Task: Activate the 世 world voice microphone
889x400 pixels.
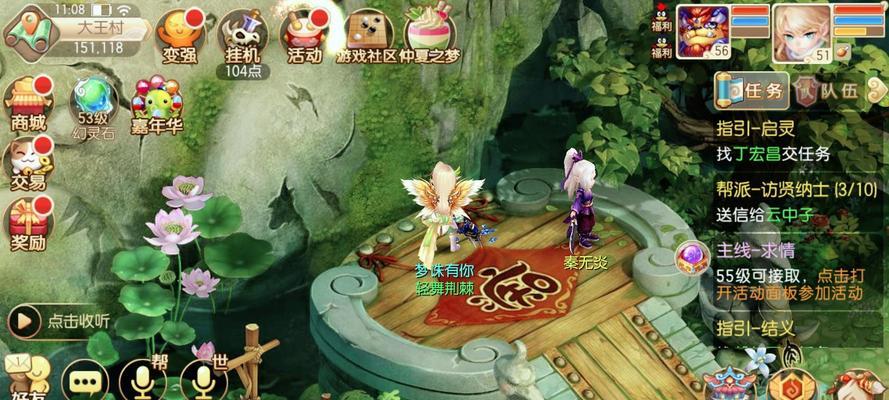Action: (x=205, y=380)
